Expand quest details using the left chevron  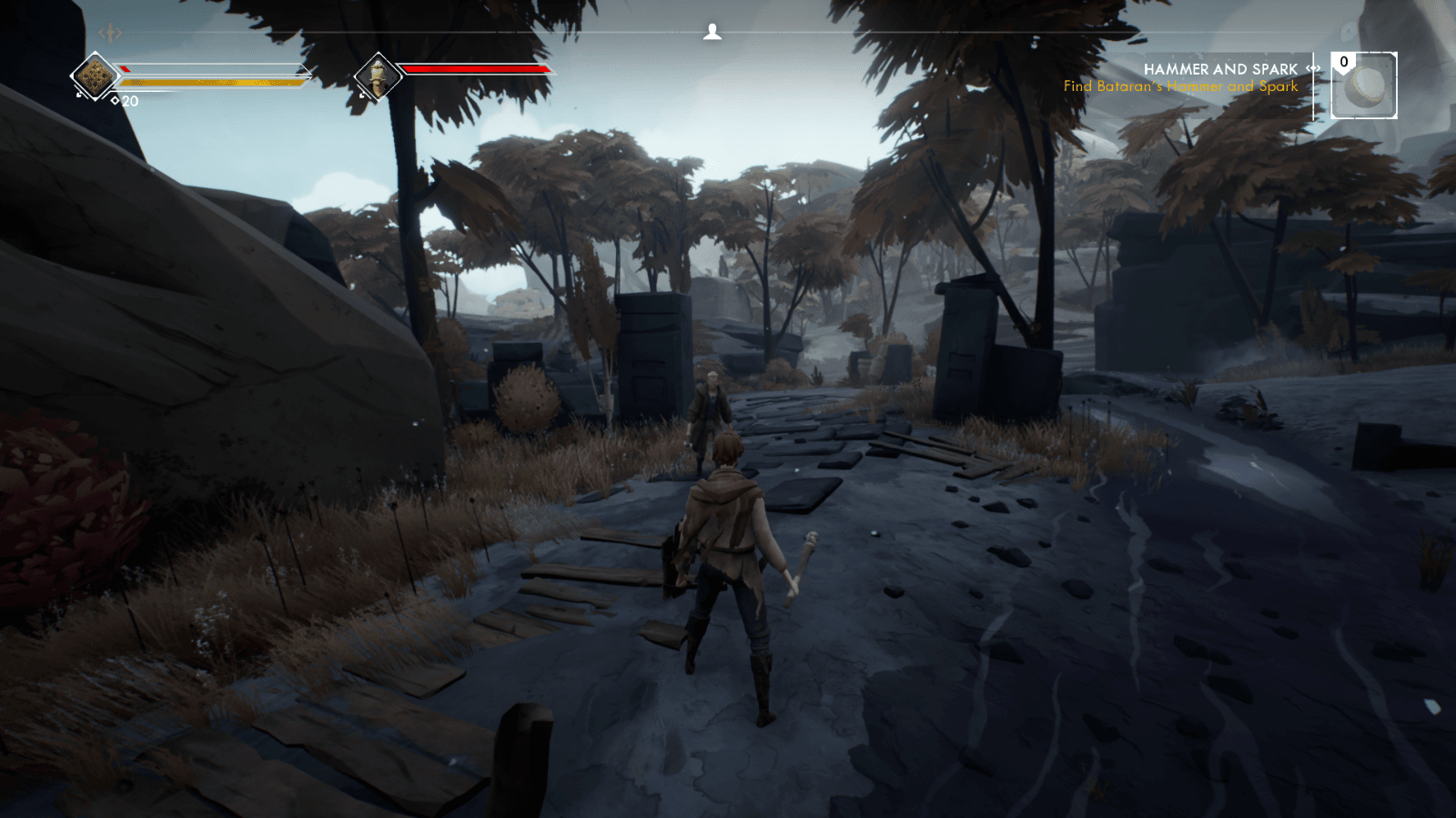click(x=1306, y=69)
